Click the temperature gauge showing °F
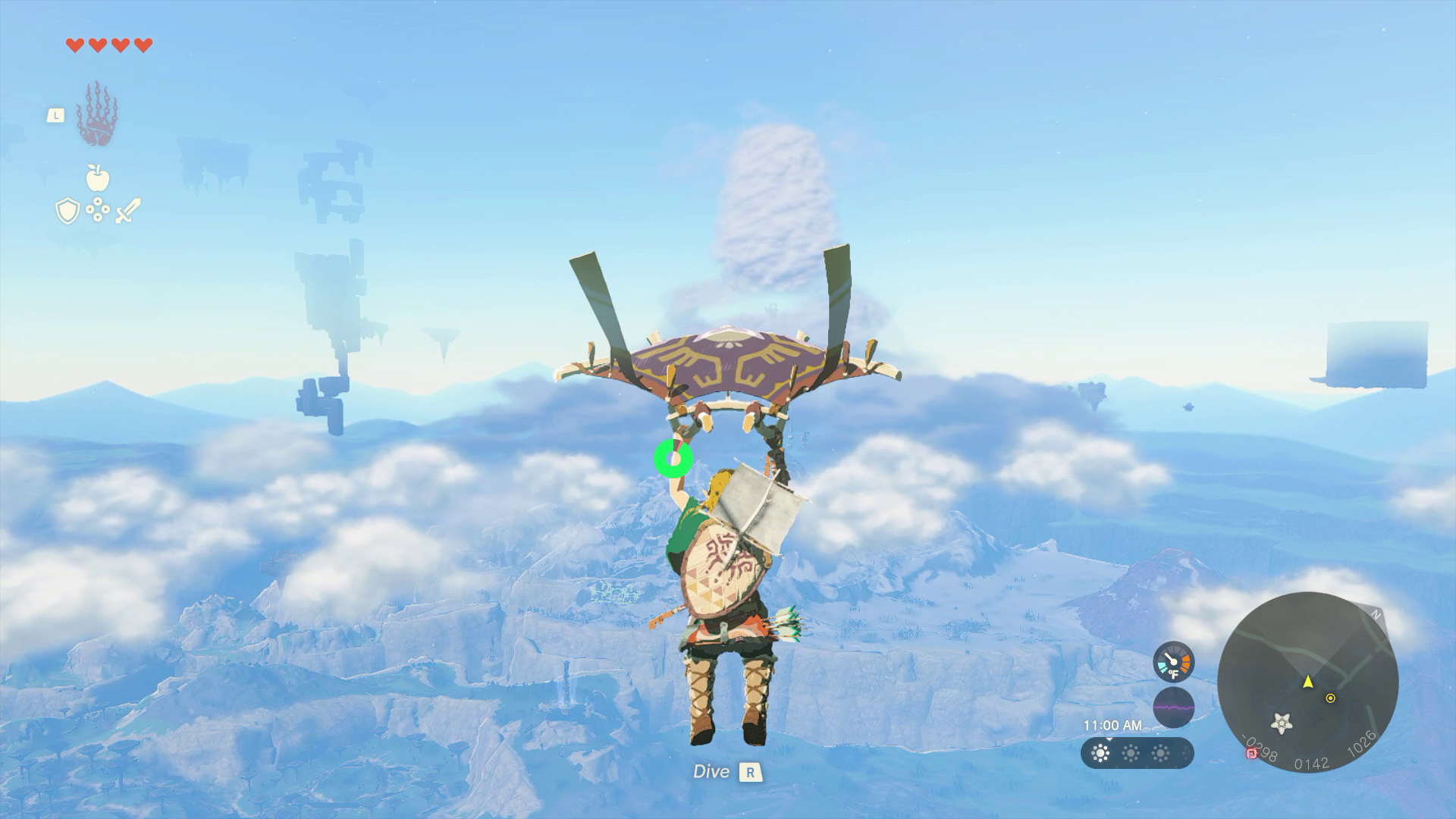This screenshot has width=1456, height=819. click(1173, 661)
